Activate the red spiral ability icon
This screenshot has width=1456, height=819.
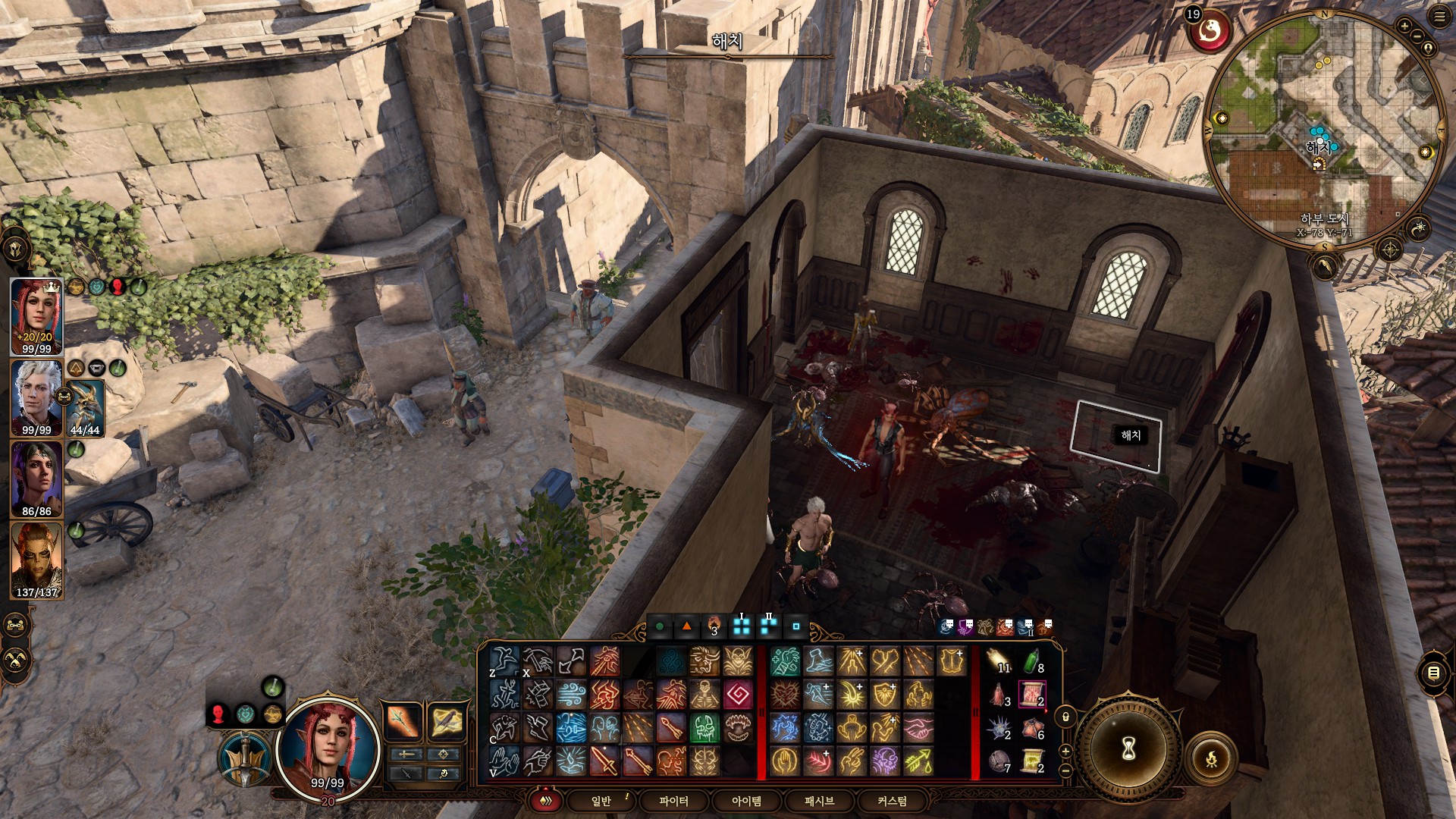(738, 695)
